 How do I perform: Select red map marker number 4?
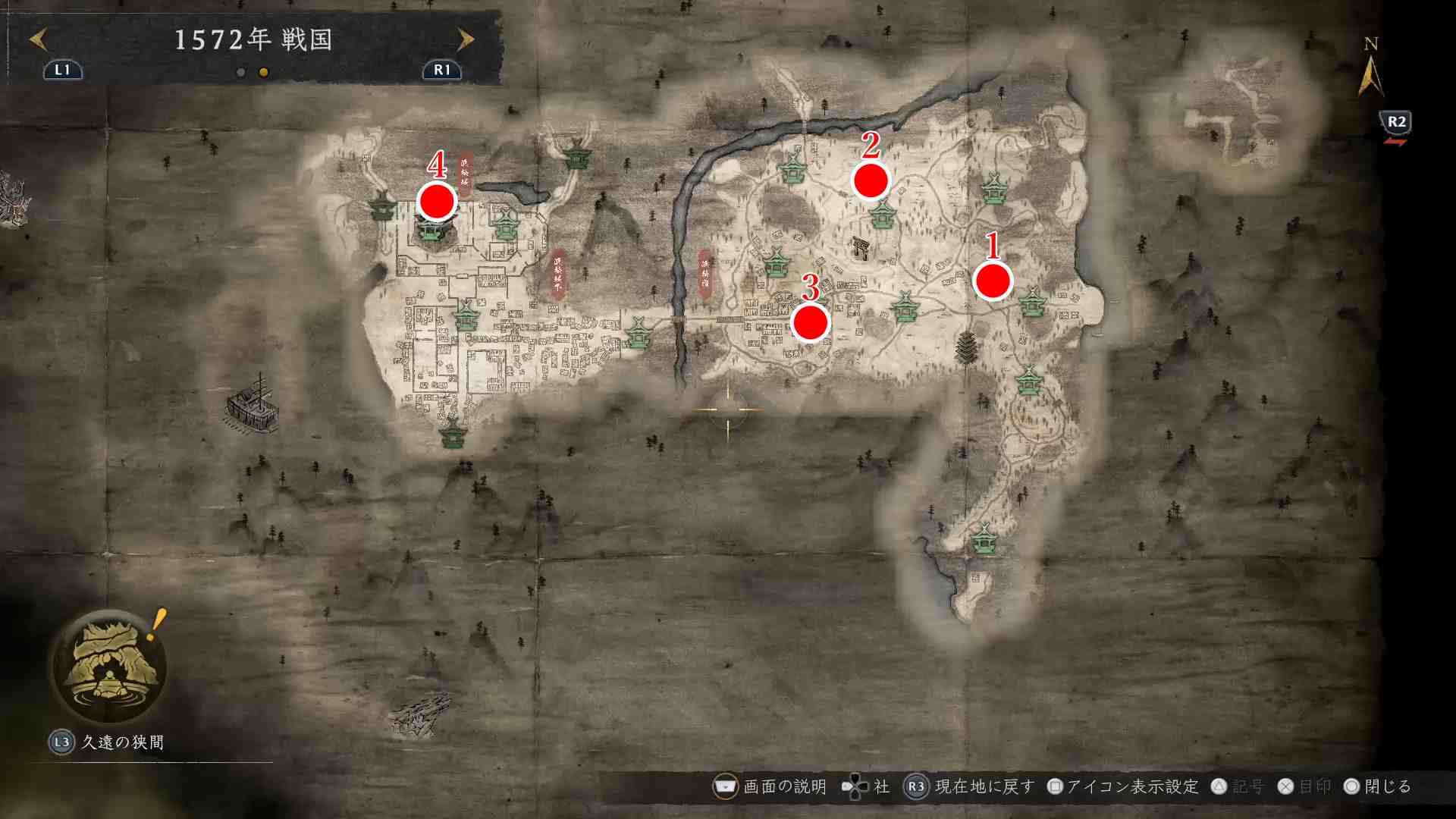[437, 202]
